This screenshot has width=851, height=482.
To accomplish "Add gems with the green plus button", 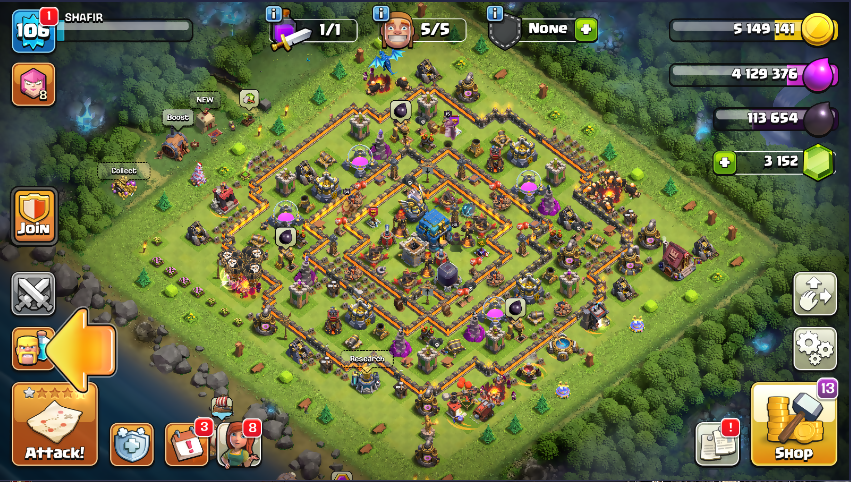I will pyautogui.click(x=726, y=162).
